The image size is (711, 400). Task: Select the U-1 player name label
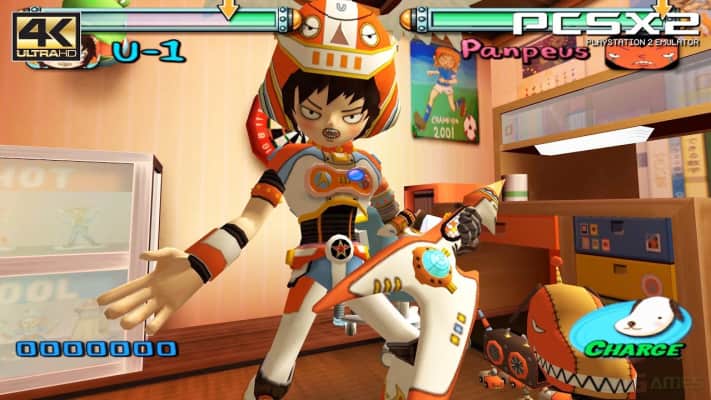point(147,52)
